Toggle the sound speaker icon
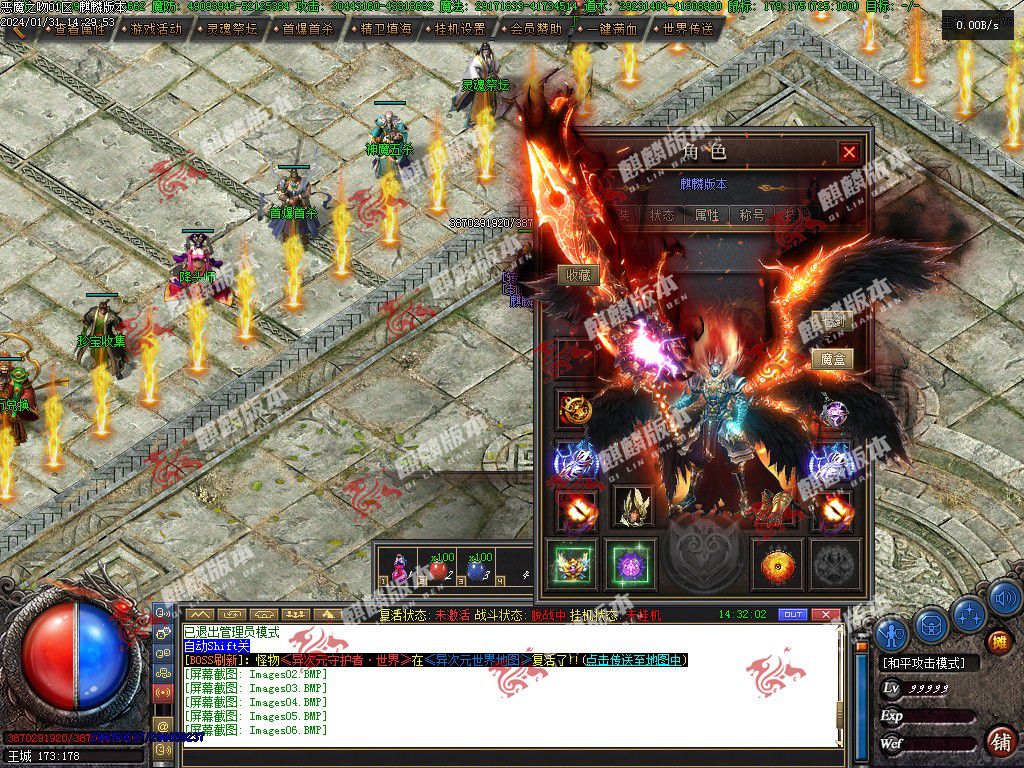This screenshot has height=768, width=1024. point(1005,598)
